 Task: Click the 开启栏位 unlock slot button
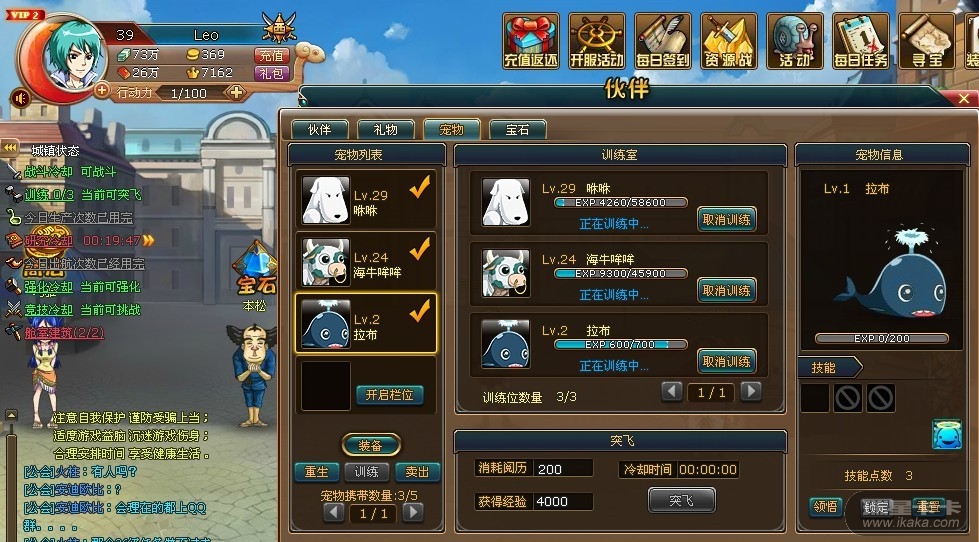pos(390,395)
